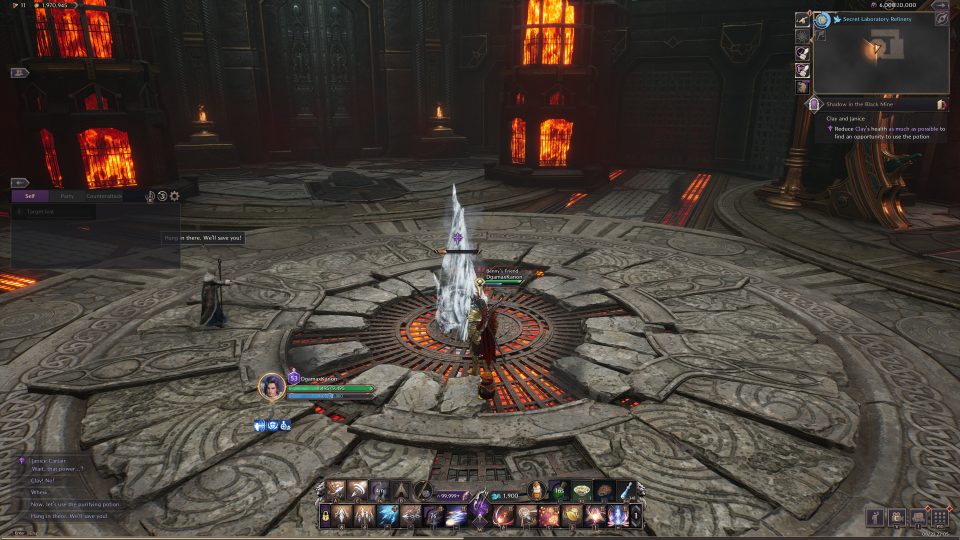Open the grid main menu icon
The width and height of the screenshot is (960, 540).
939,517
